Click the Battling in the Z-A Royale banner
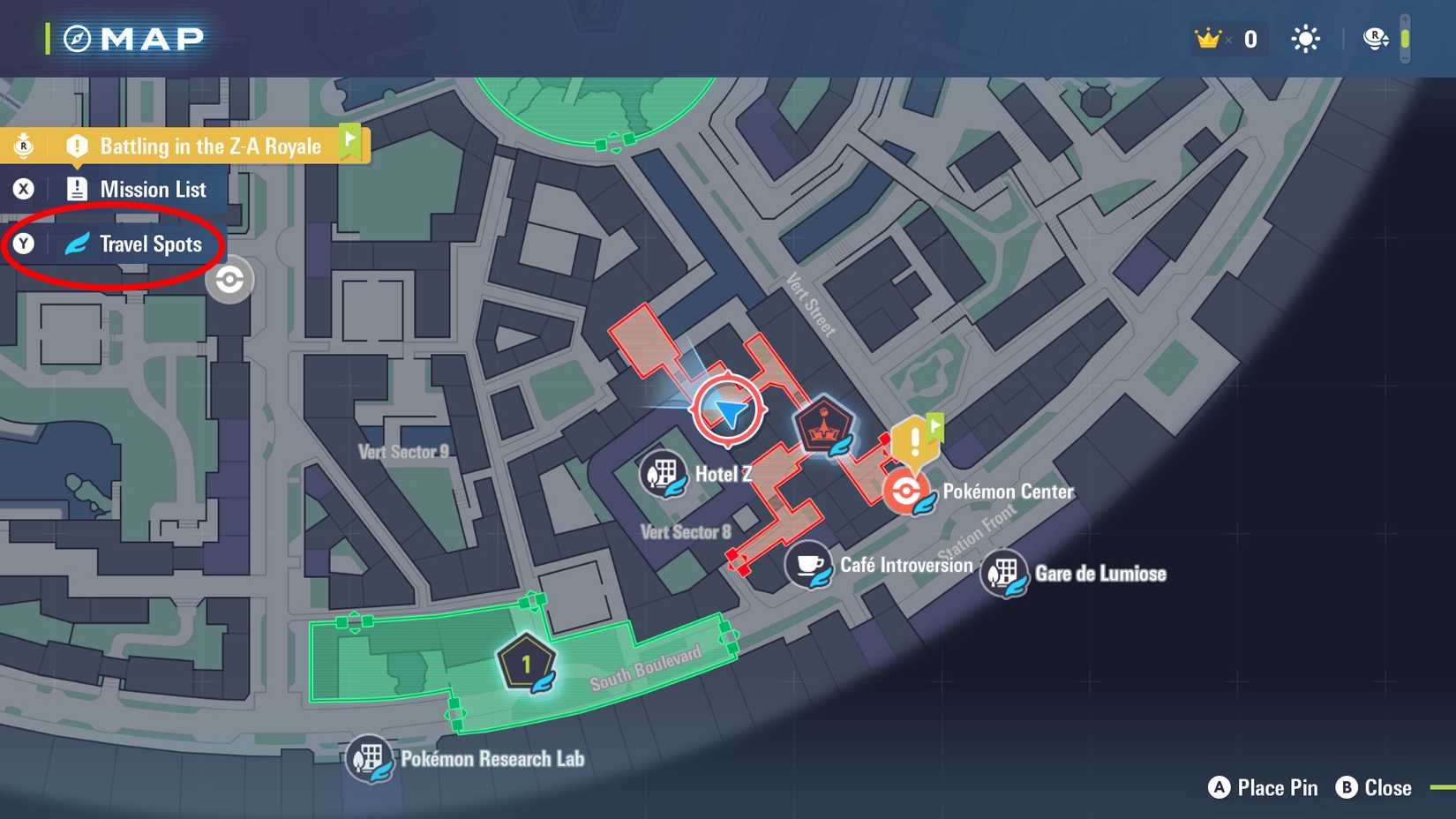This screenshot has height=819, width=1456. tap(209, 147)
